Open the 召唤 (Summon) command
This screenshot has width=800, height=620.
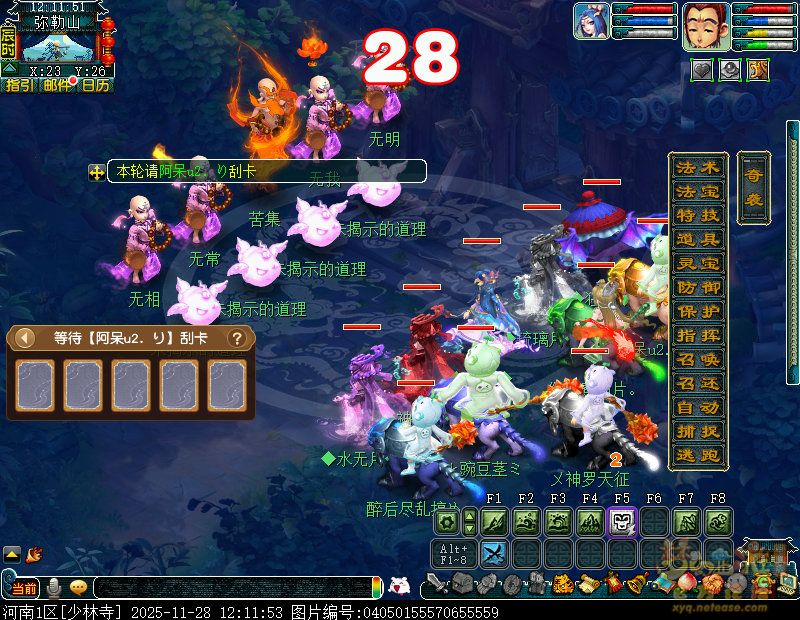(x=697, y=359)
